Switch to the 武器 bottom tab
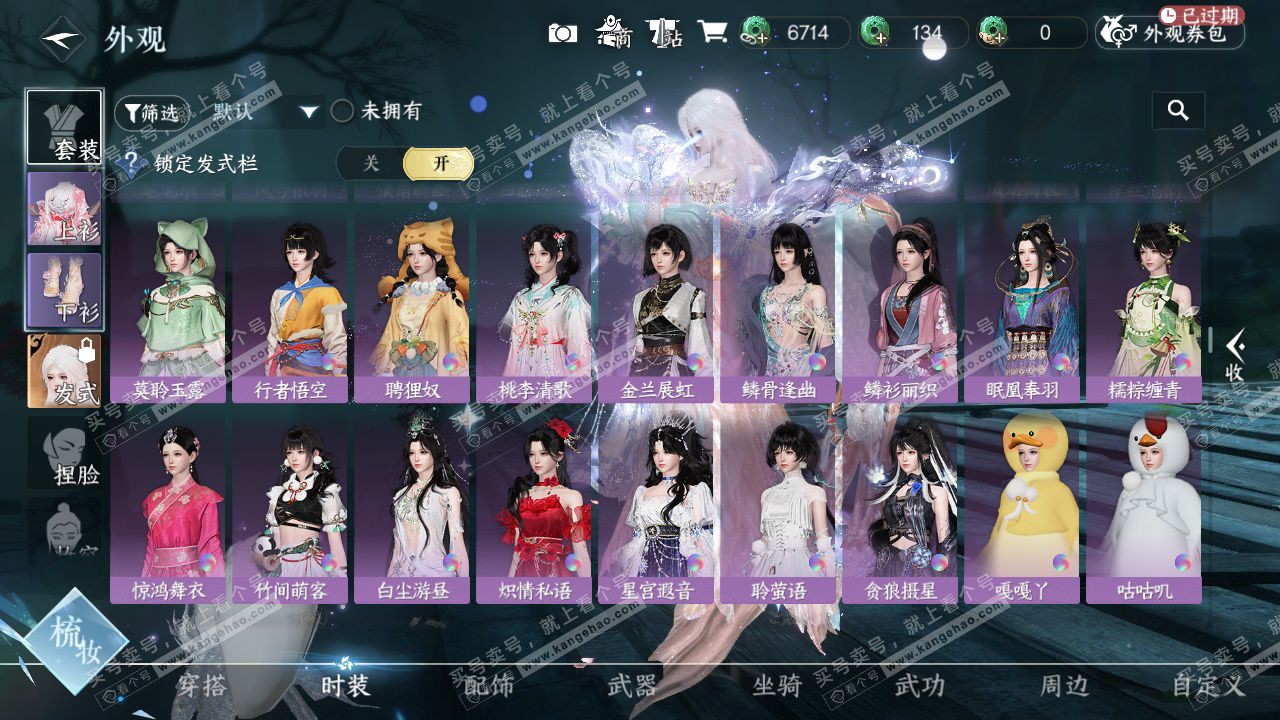The image size is (1280, 720). point(633,686)
